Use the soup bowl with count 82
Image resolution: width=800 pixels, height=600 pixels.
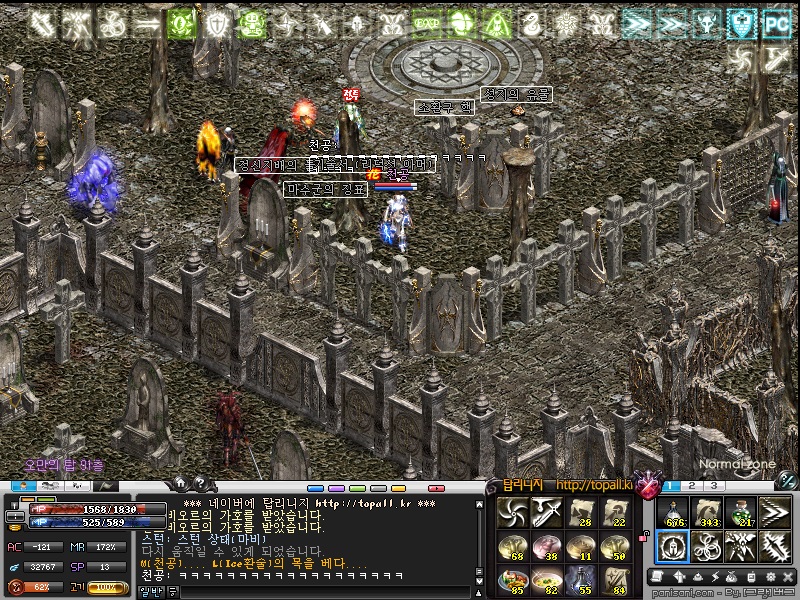pyautogui.click(x=546, y=580)
